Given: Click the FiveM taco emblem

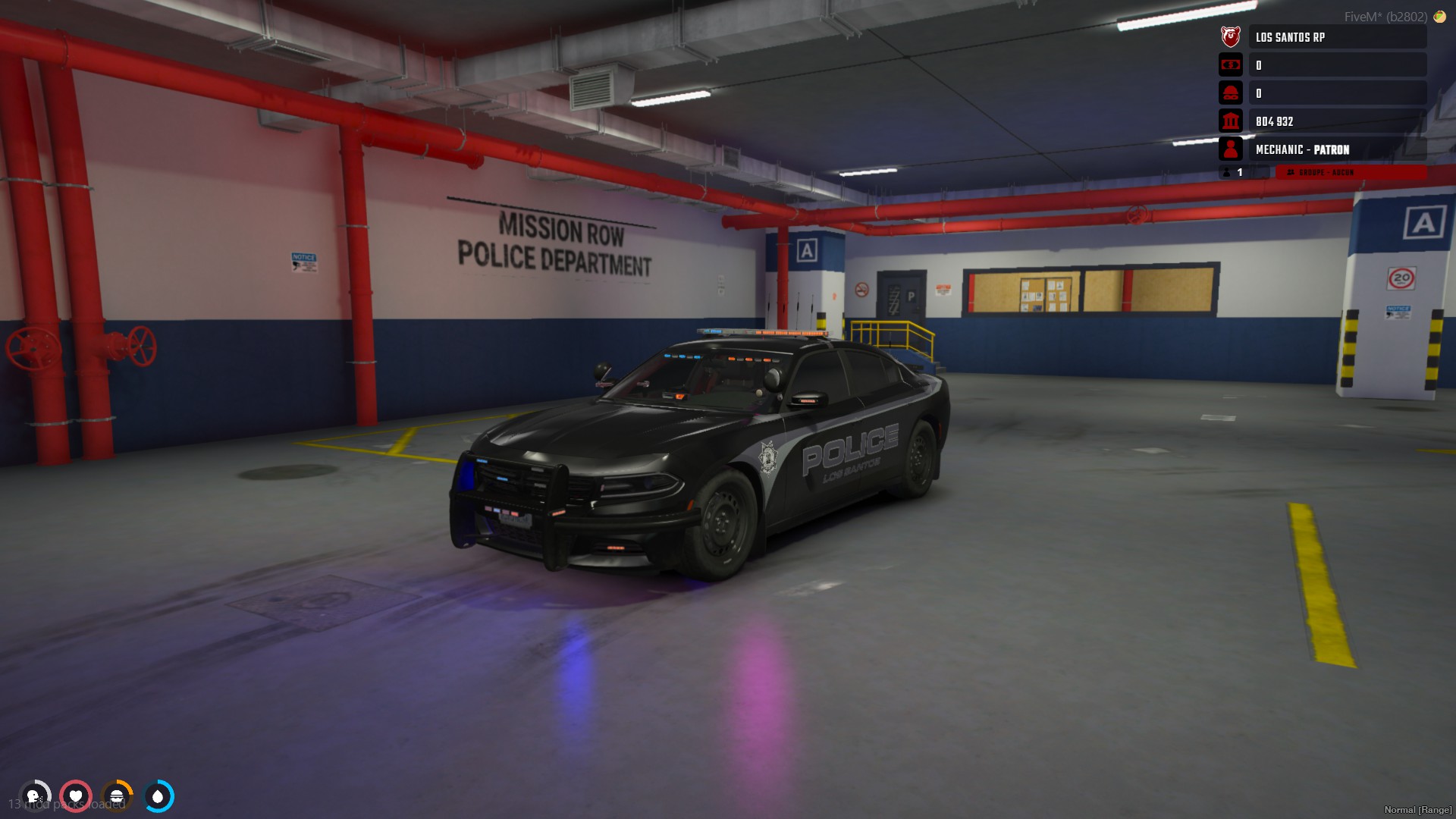Looking at the screenshot, I should point(1439,17).
